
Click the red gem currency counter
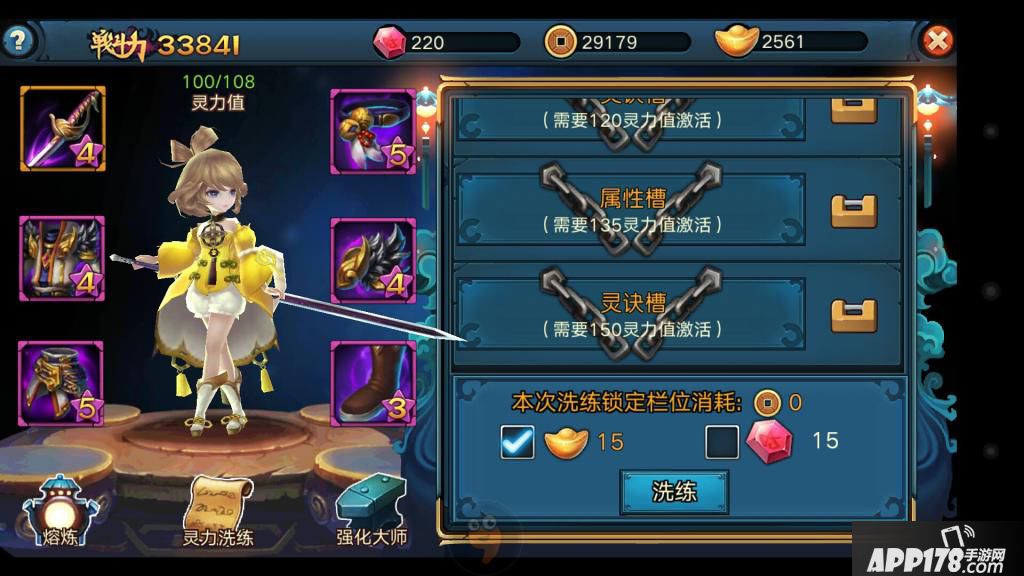tap(446, 42)
